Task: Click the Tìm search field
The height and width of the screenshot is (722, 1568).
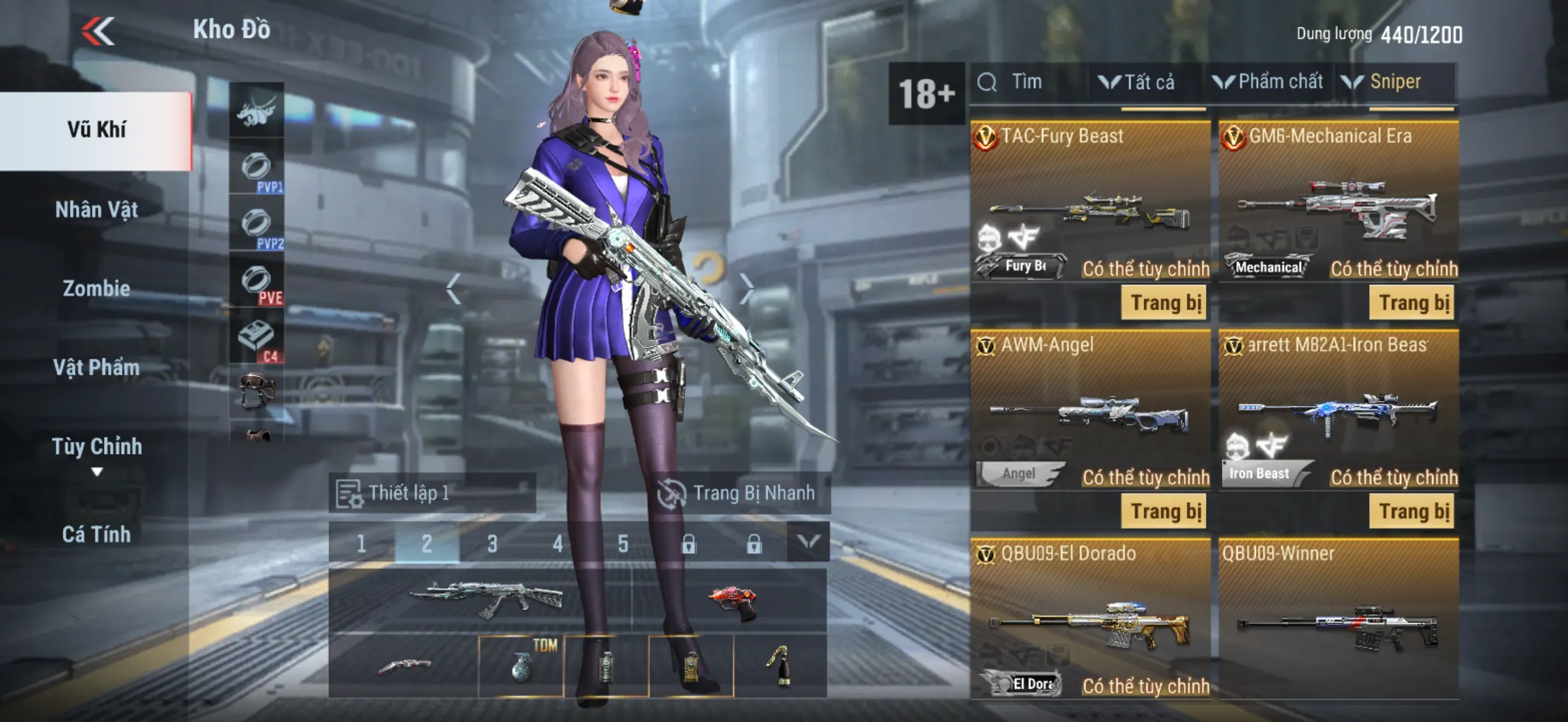Action: coord(1029,82)
